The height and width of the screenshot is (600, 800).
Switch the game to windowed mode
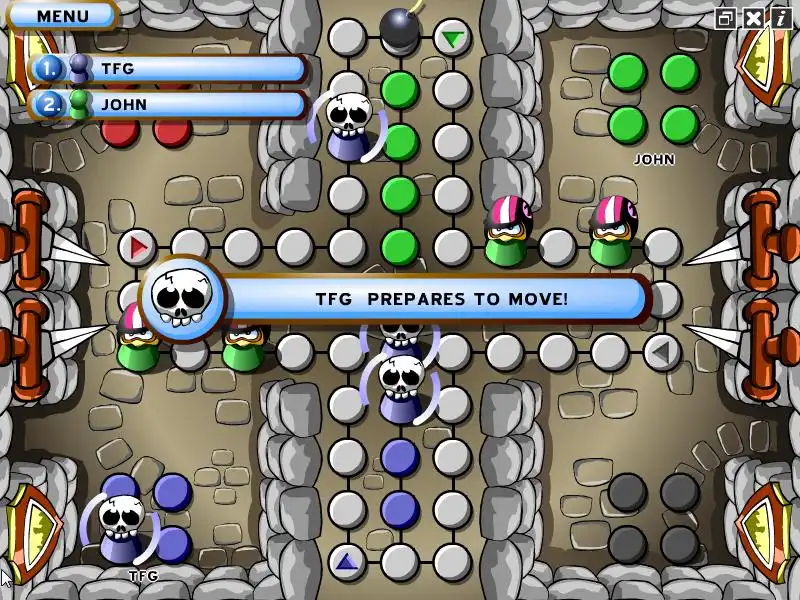[726, 18]
